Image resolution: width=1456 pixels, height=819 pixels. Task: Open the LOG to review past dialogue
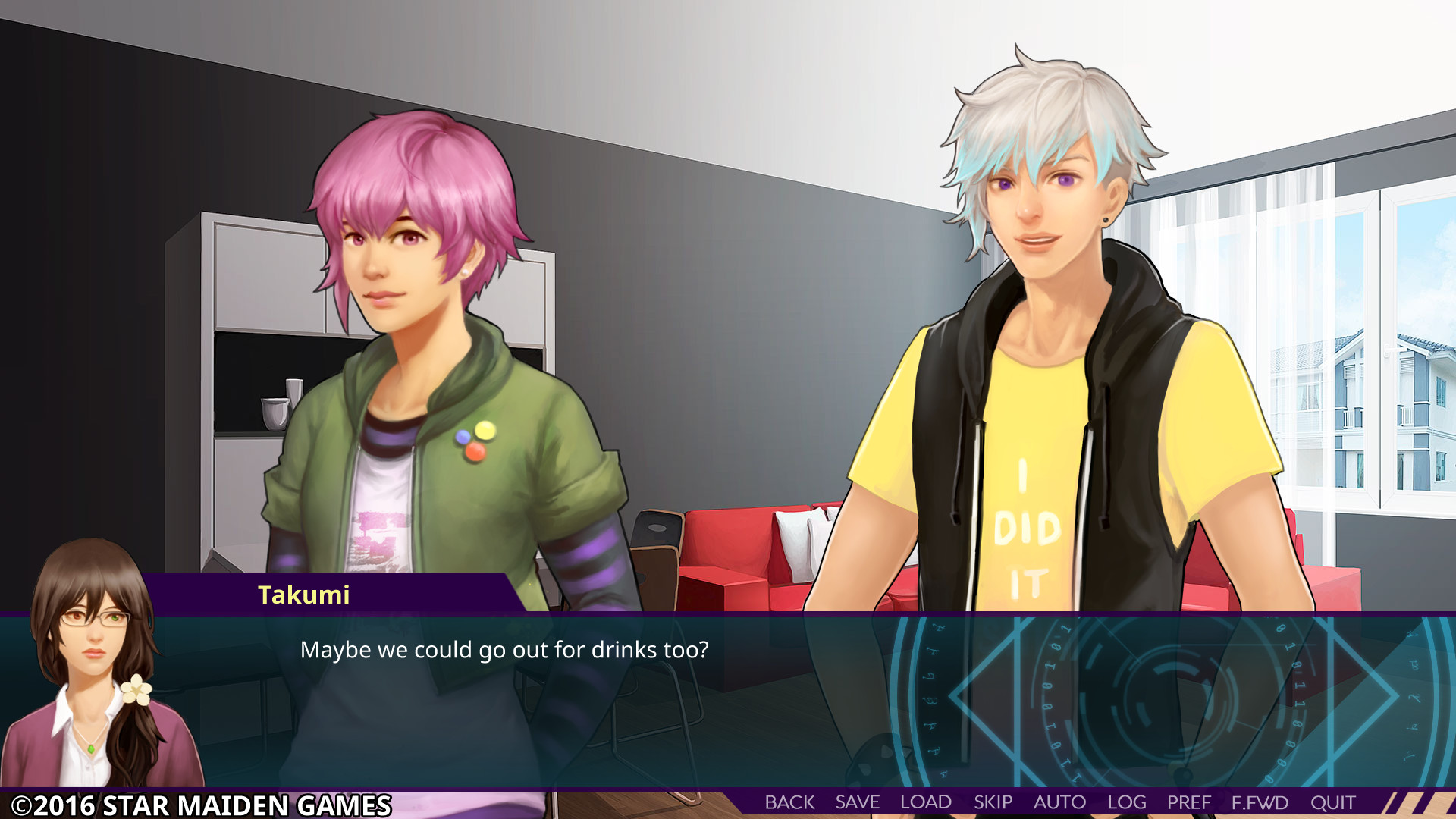point(1127,802)
